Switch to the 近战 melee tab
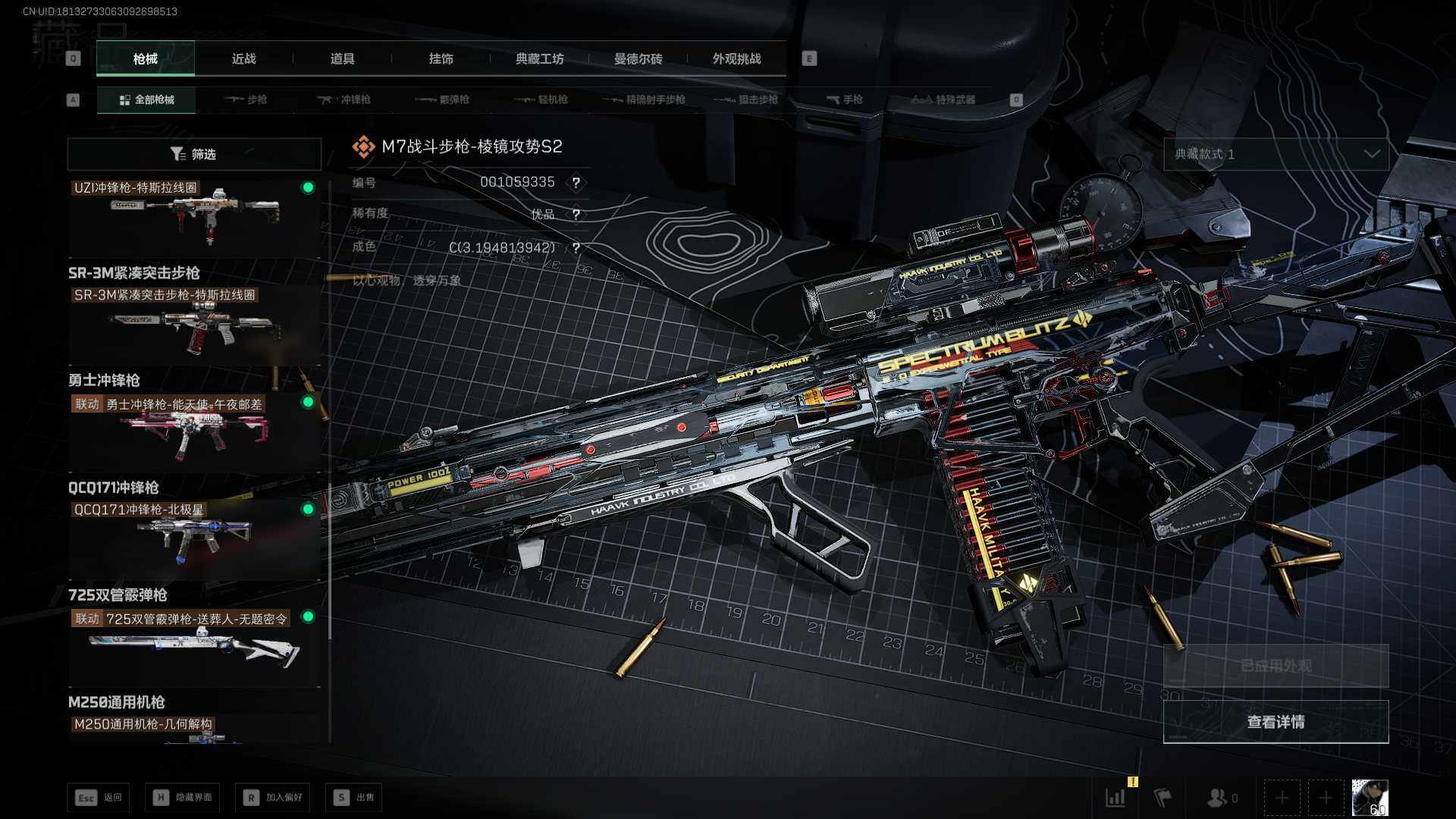Screen dimensions: 1456x819 click(x=243, y=59)
